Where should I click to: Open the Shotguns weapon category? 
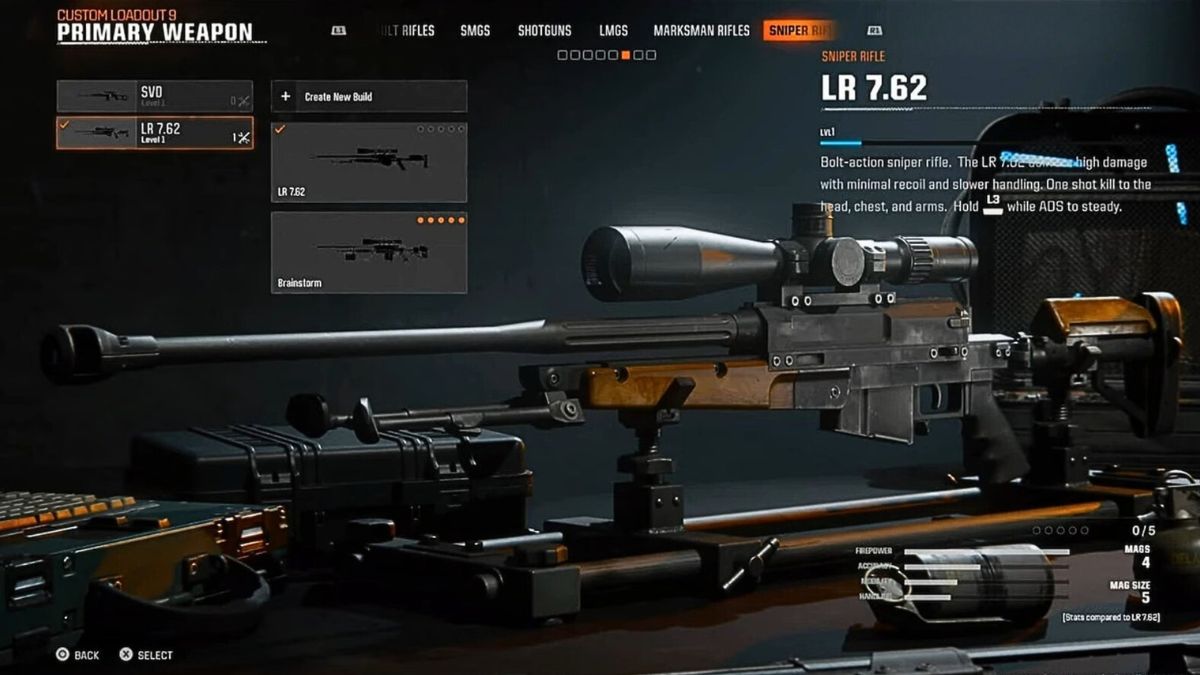pyautogui.click(x=544, y=30)
